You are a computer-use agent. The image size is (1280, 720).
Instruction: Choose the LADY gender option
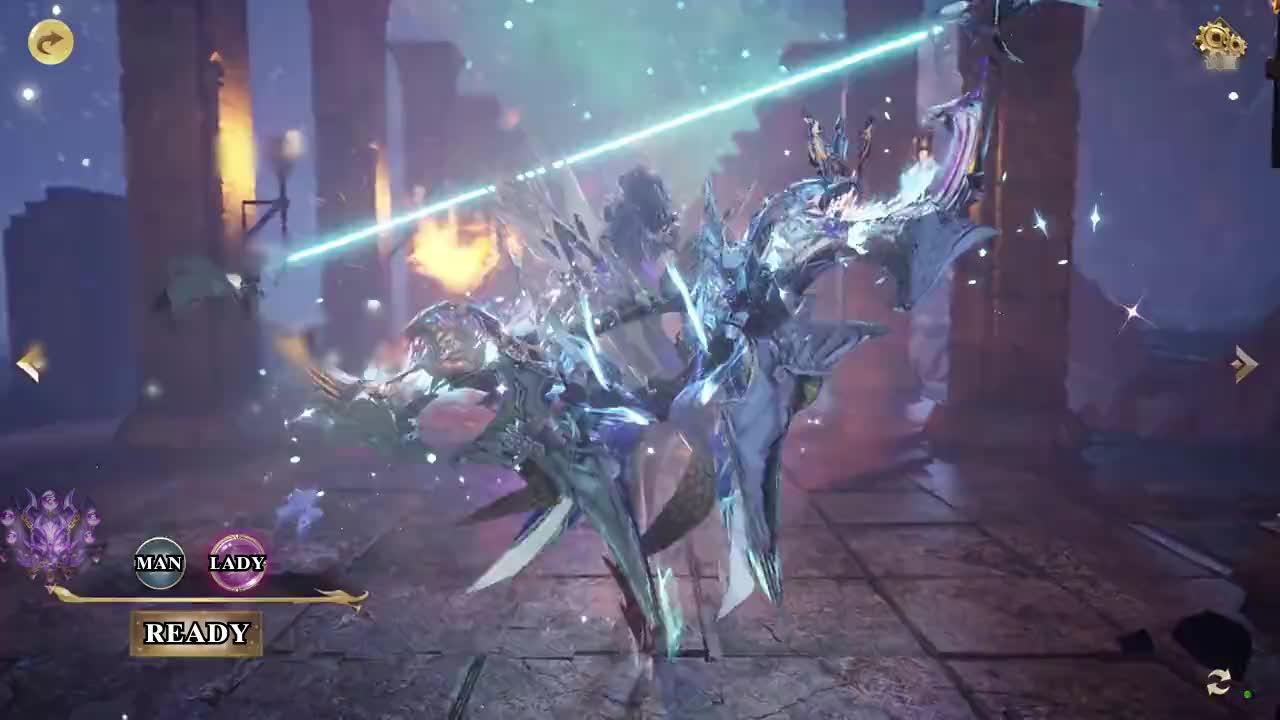click(237, 563)
